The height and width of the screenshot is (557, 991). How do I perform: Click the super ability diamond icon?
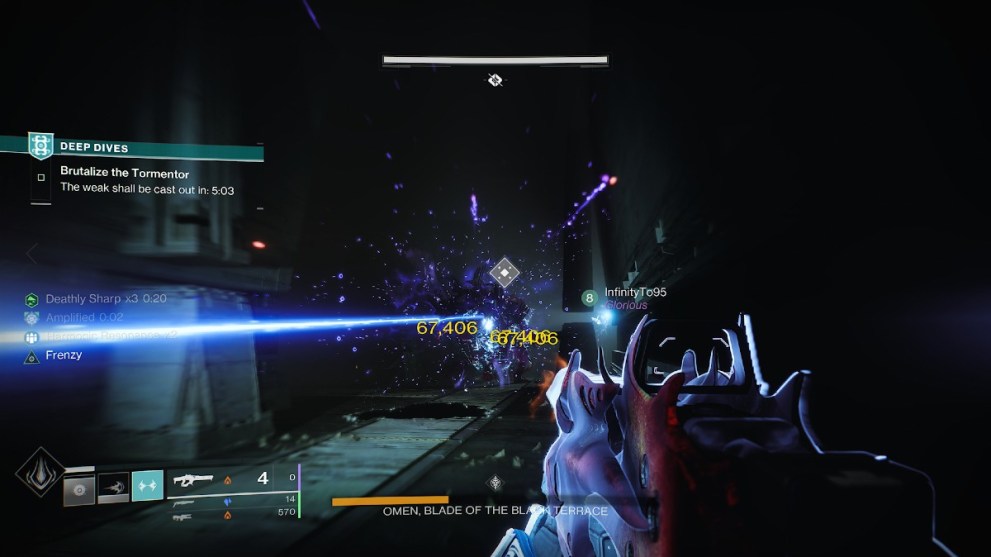[40, 472]
